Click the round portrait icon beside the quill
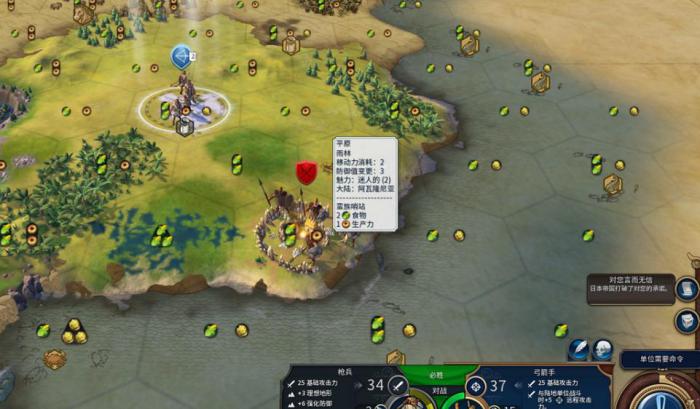Image resolution: width=700 pixels, height=409 pixels. (602, 348)
